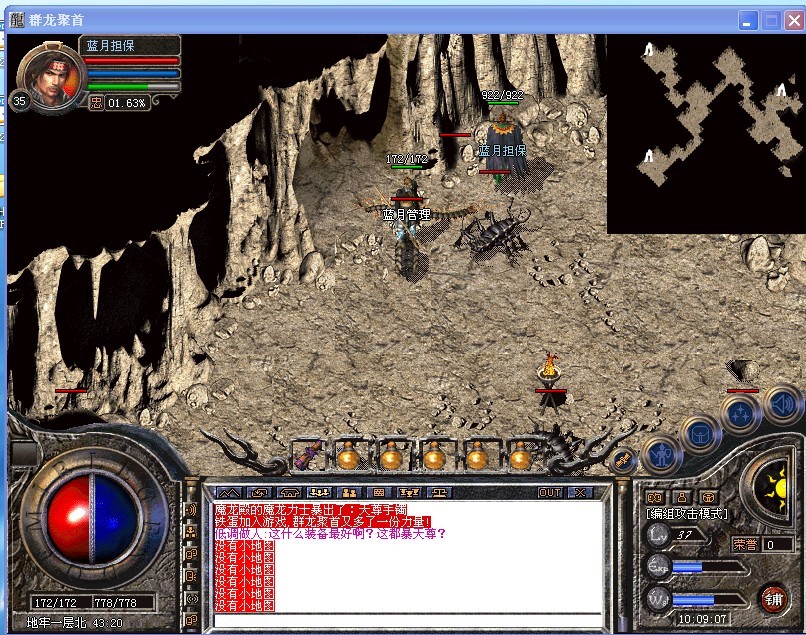
Task: Click the red 铺 shop button
Action: [772, 599]
